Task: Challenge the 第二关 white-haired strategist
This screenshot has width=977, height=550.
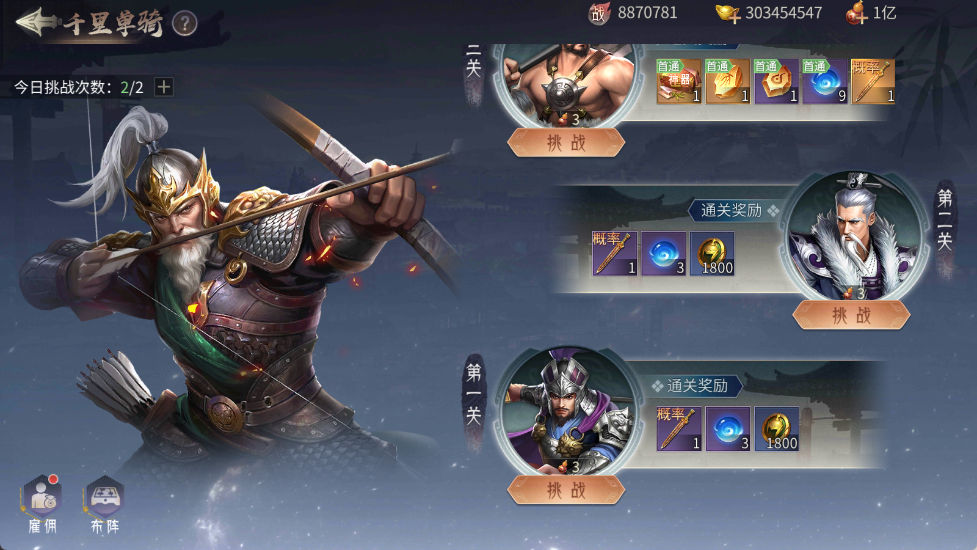Action: (851, 315)
